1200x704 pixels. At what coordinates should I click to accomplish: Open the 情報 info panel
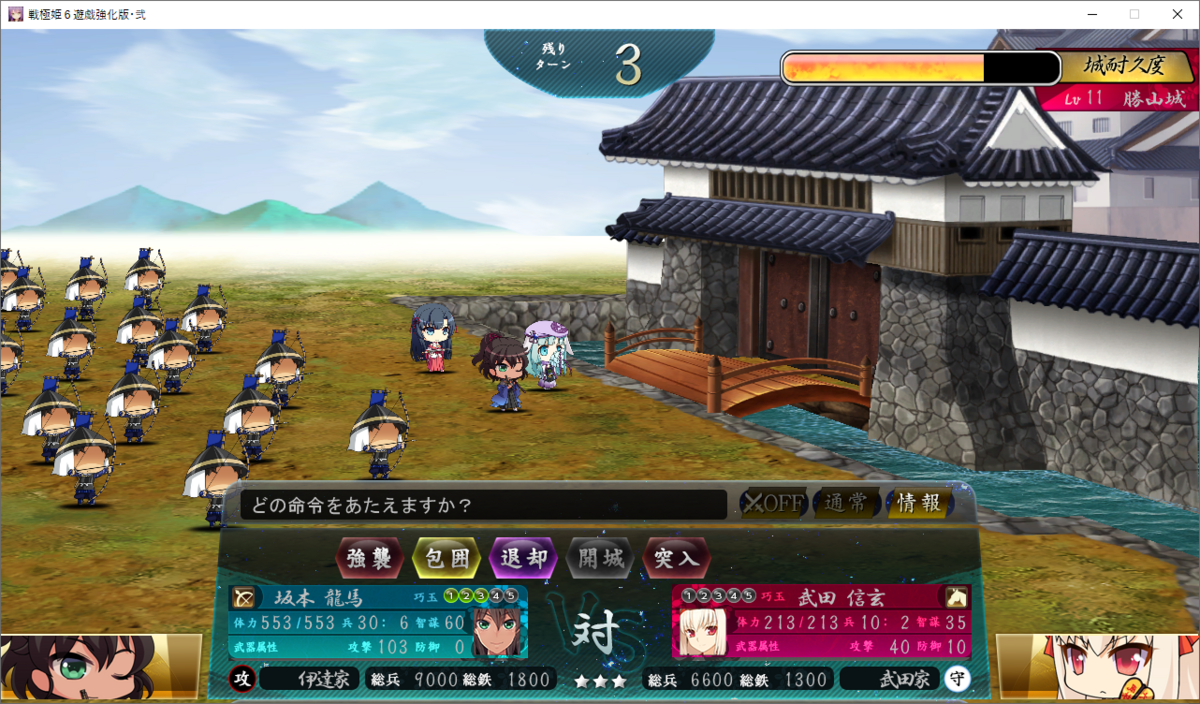coord(918,503)
